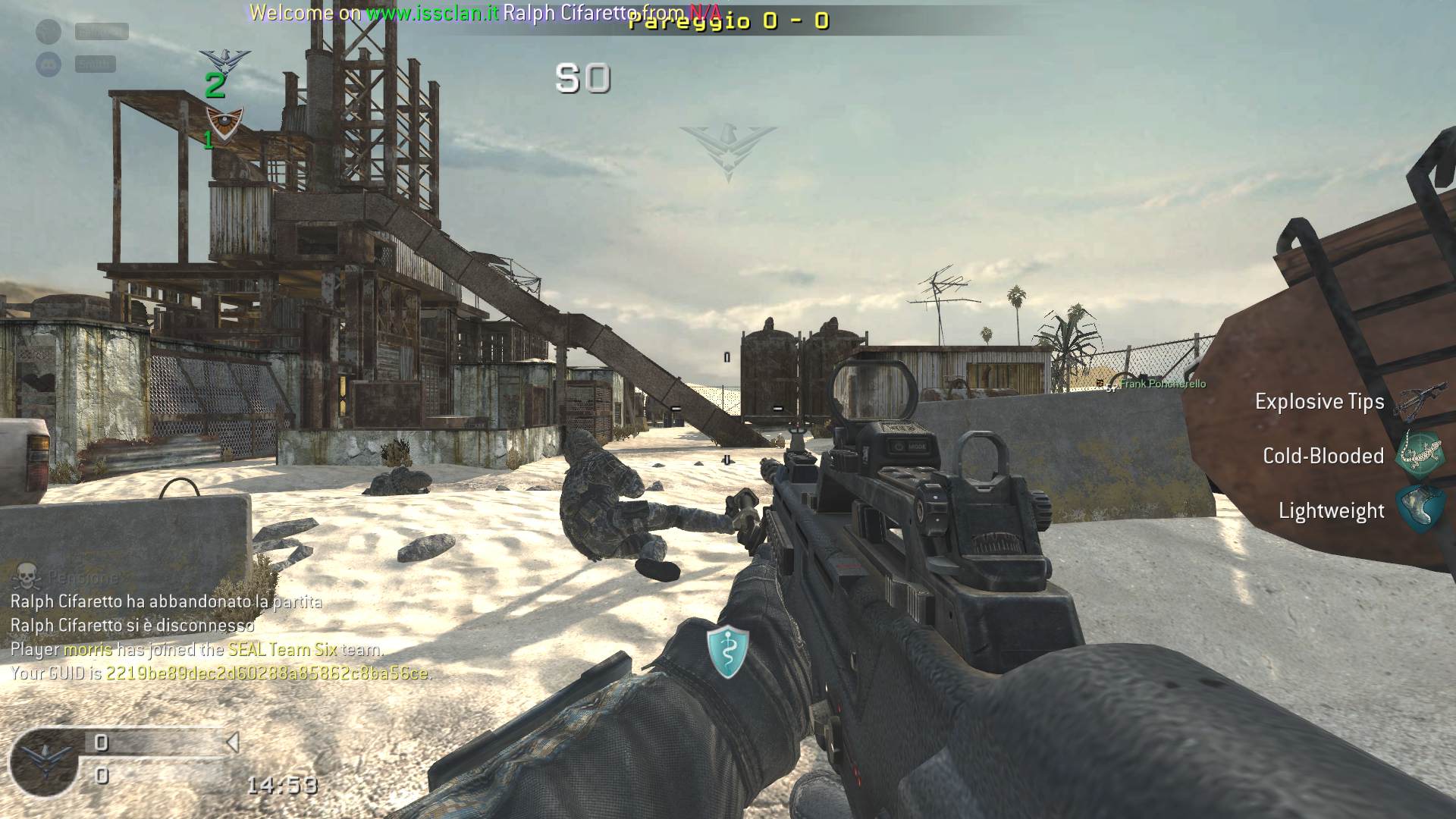Select the Lightweight boot perk icon
Viewport: 1456px width, 819px height.
(1418, 510)
